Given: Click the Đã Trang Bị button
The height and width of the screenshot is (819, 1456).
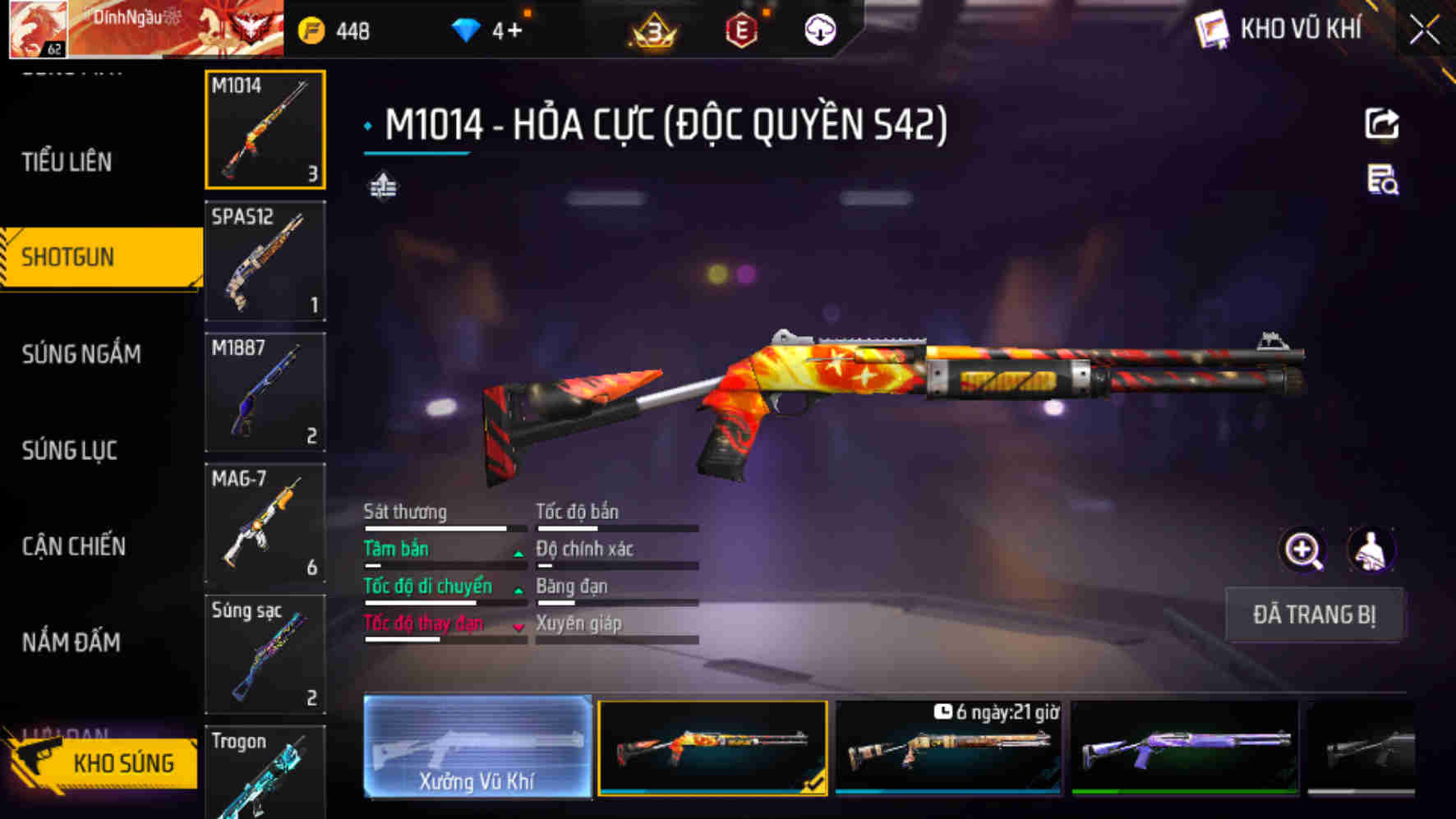Looking at the screenshot, I should tap(1313, 614).
